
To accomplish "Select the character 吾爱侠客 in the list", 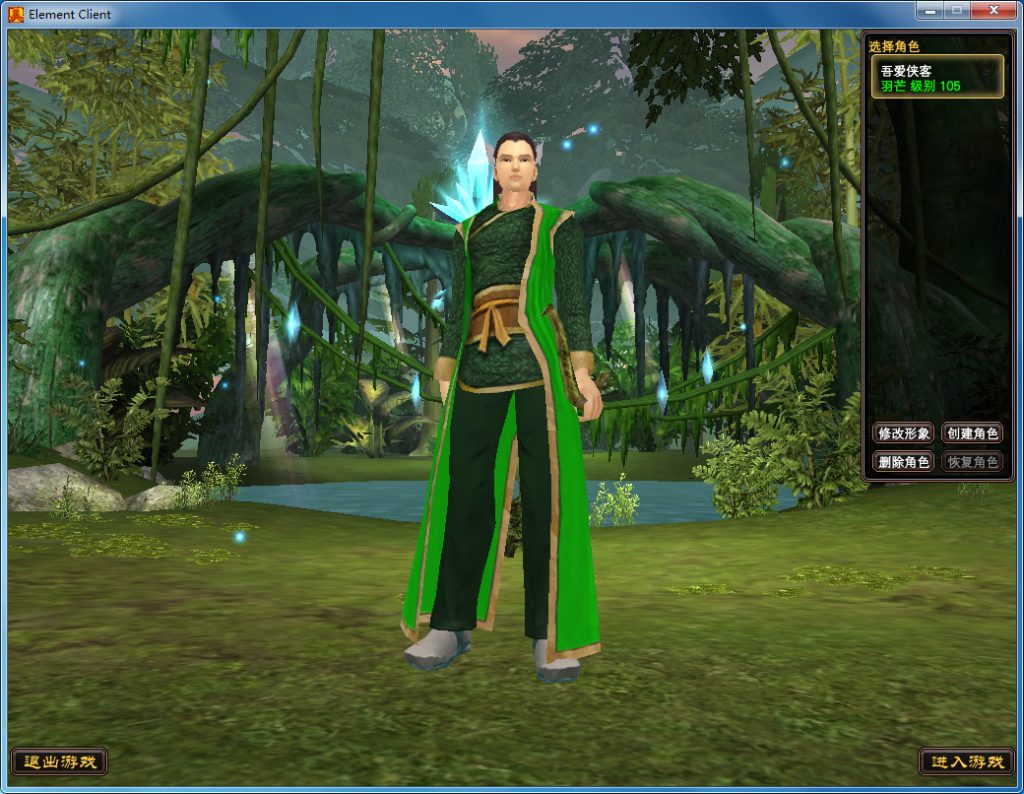I will [938, 78].
